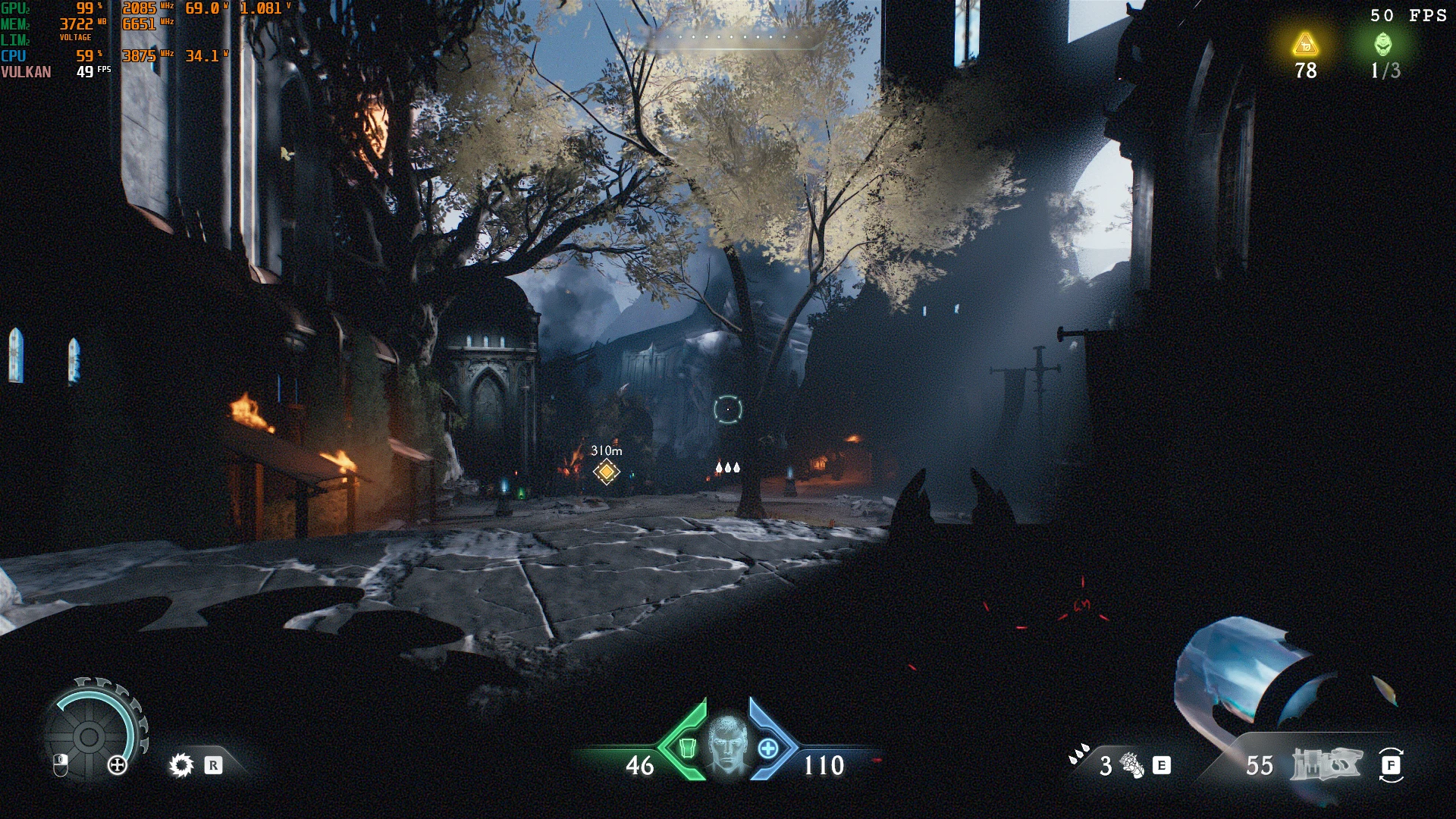Select the 310m objective diamond marker
Image resolution: width=1456 pixels, height=819 pixels.
[x=606, y=472]
